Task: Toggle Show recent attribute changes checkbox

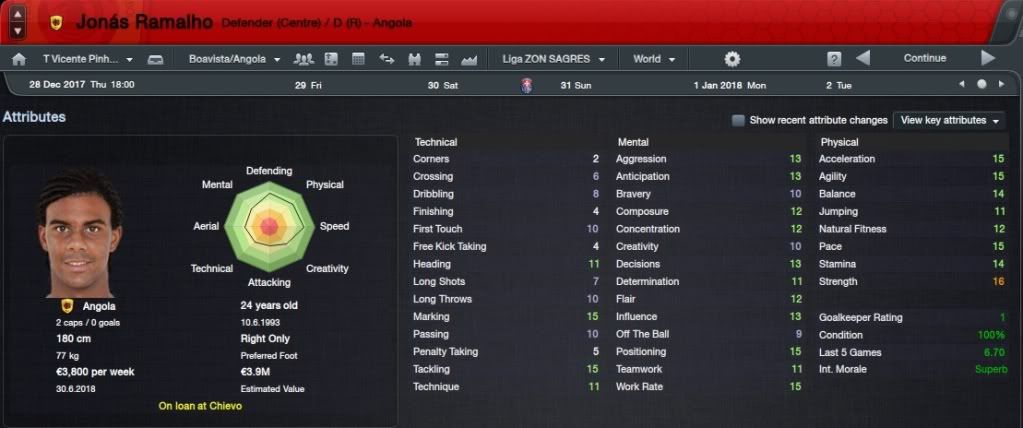Action: pos(738,120)
